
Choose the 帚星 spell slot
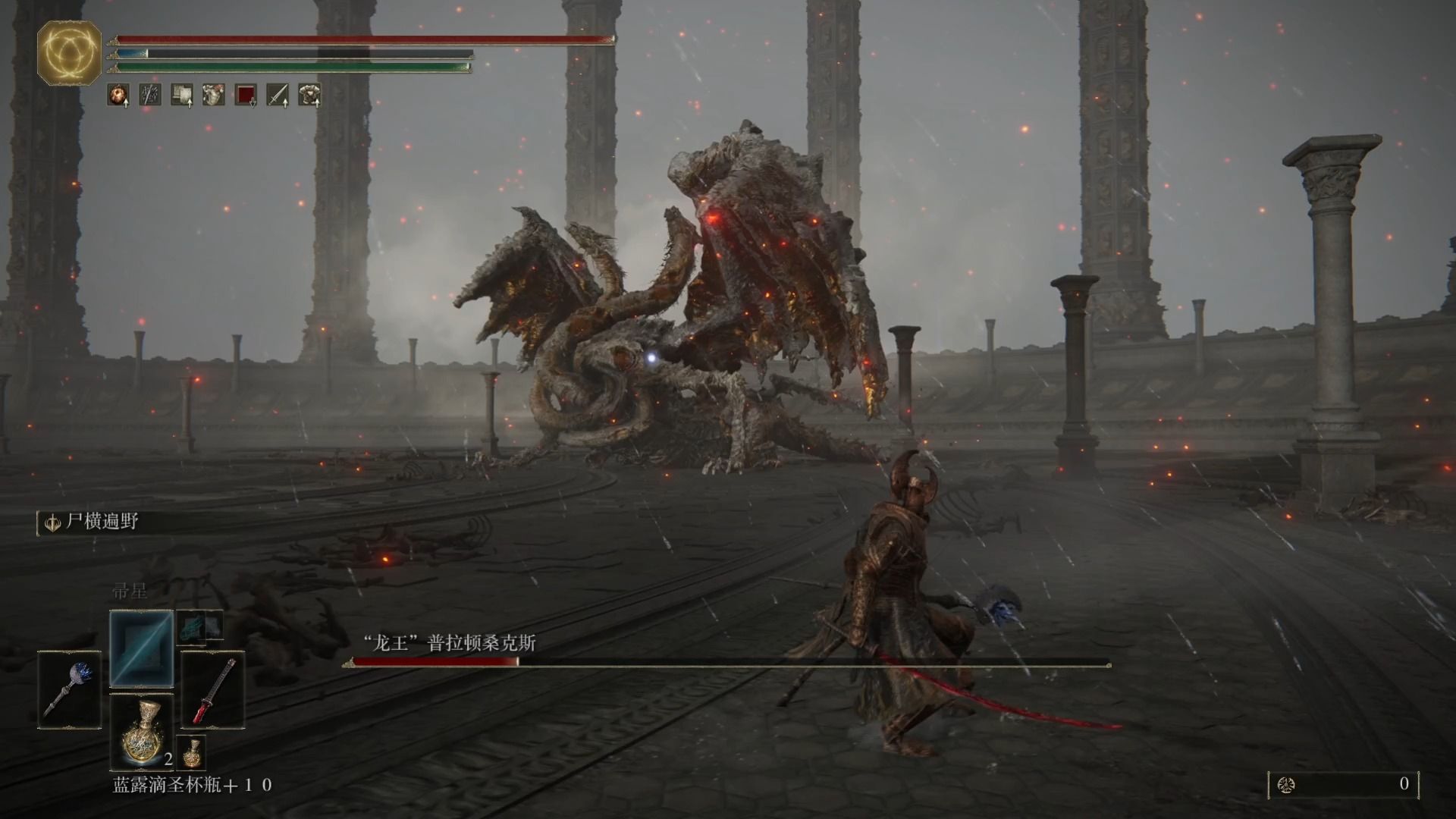point(142,648)
